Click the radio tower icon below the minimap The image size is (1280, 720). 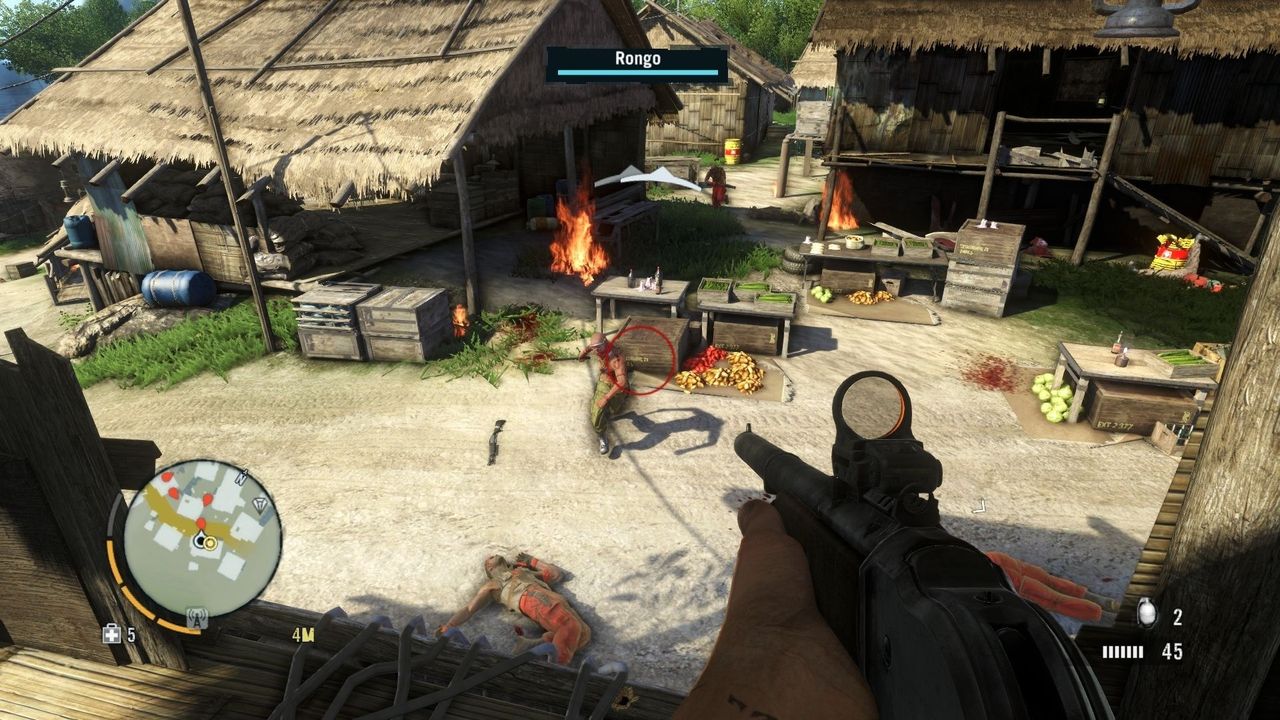pos(196,620)
